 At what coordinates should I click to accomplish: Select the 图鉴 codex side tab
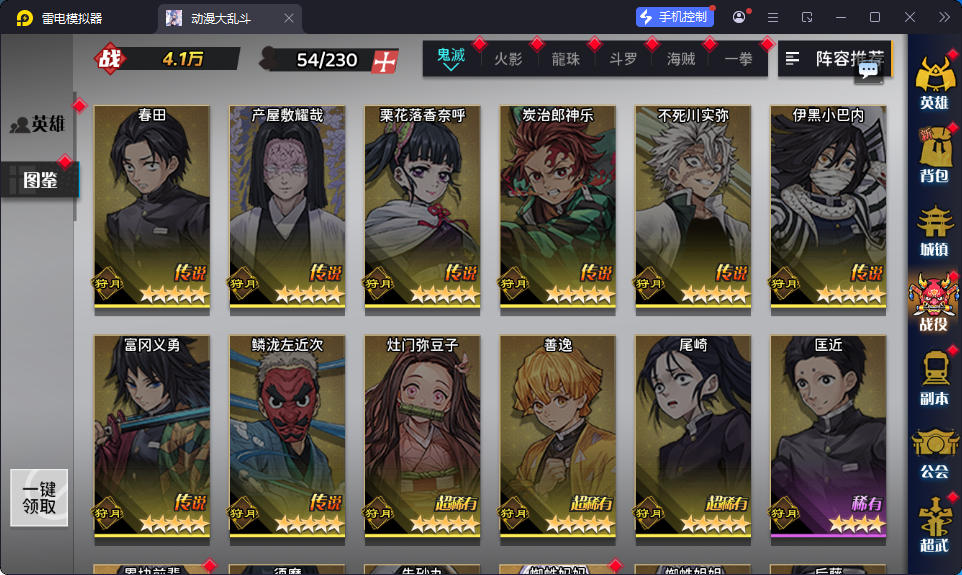38,180
